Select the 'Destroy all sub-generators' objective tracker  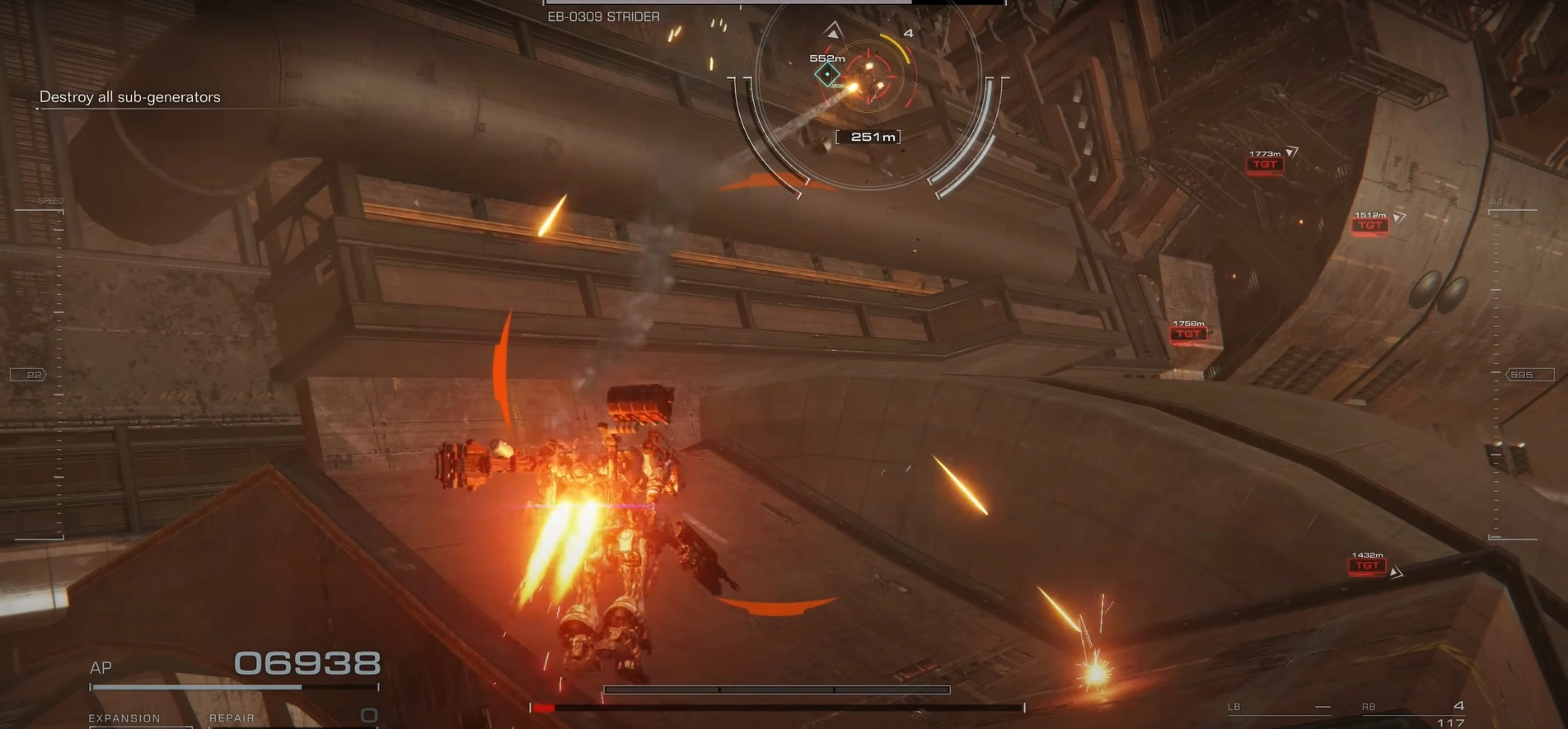tap(130, 97)
